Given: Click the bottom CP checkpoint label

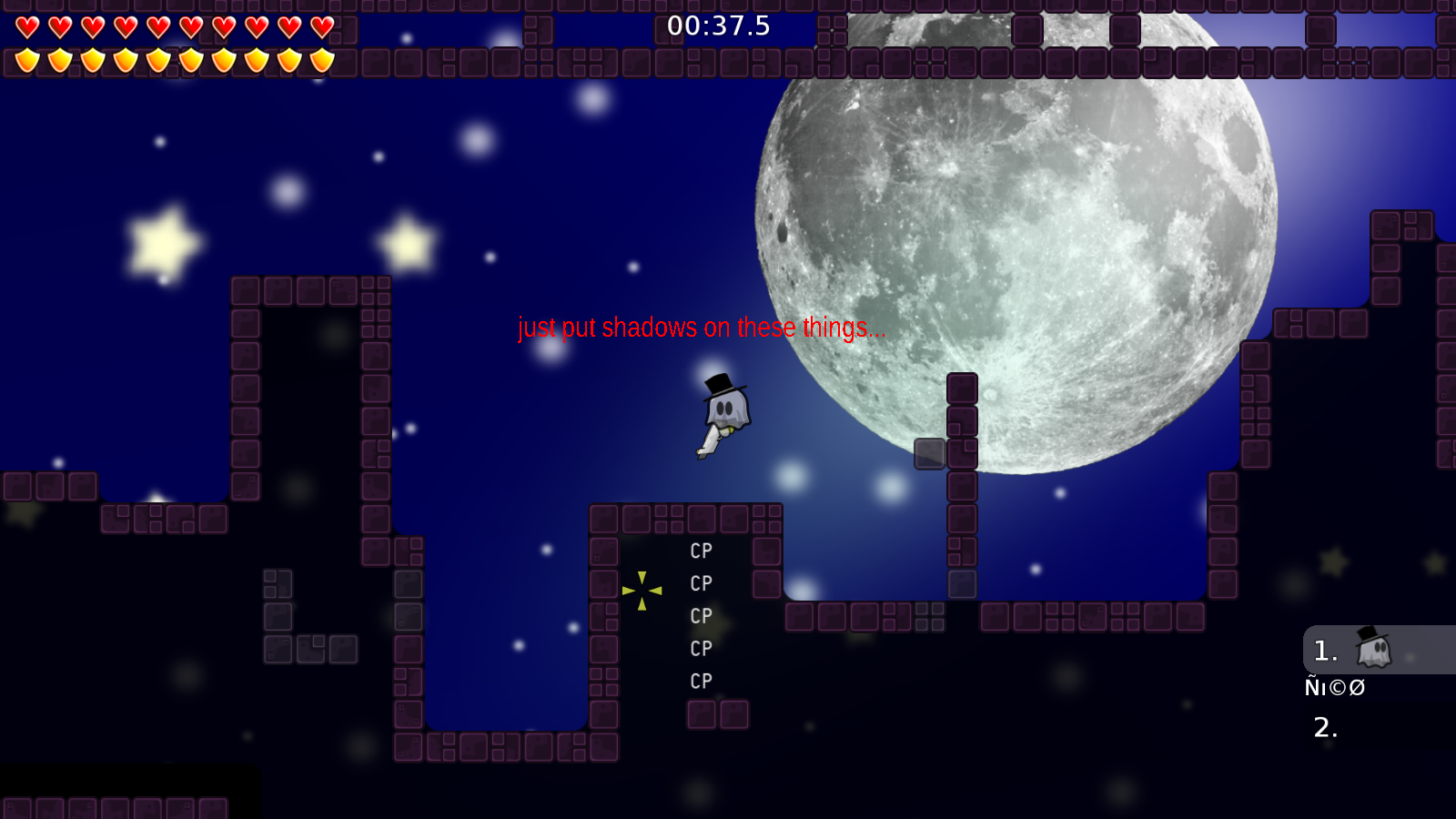Looking at the screenshot, I should click(701, 681).
